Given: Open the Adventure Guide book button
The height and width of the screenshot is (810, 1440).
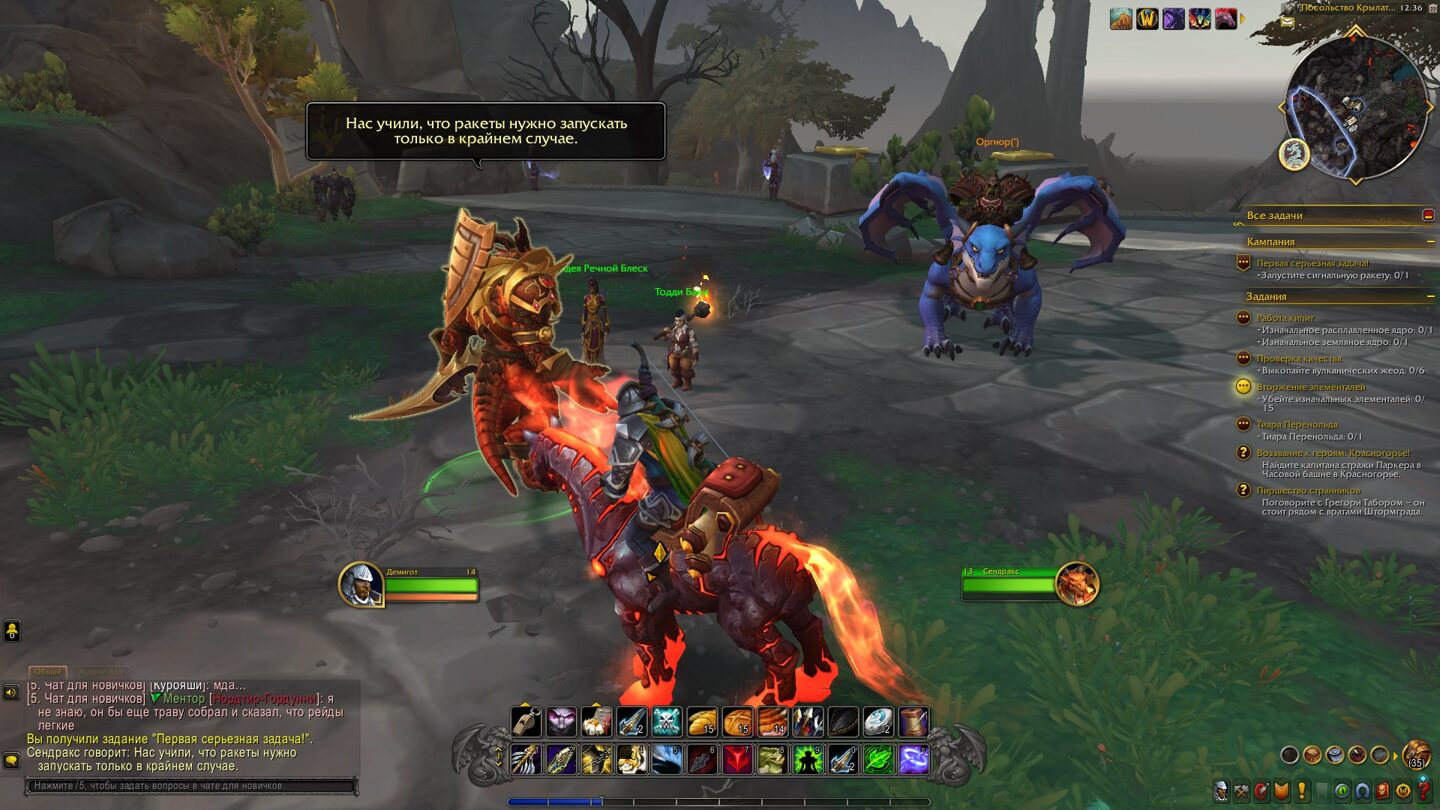Looking at the screenshot, I should point(1383,791).
